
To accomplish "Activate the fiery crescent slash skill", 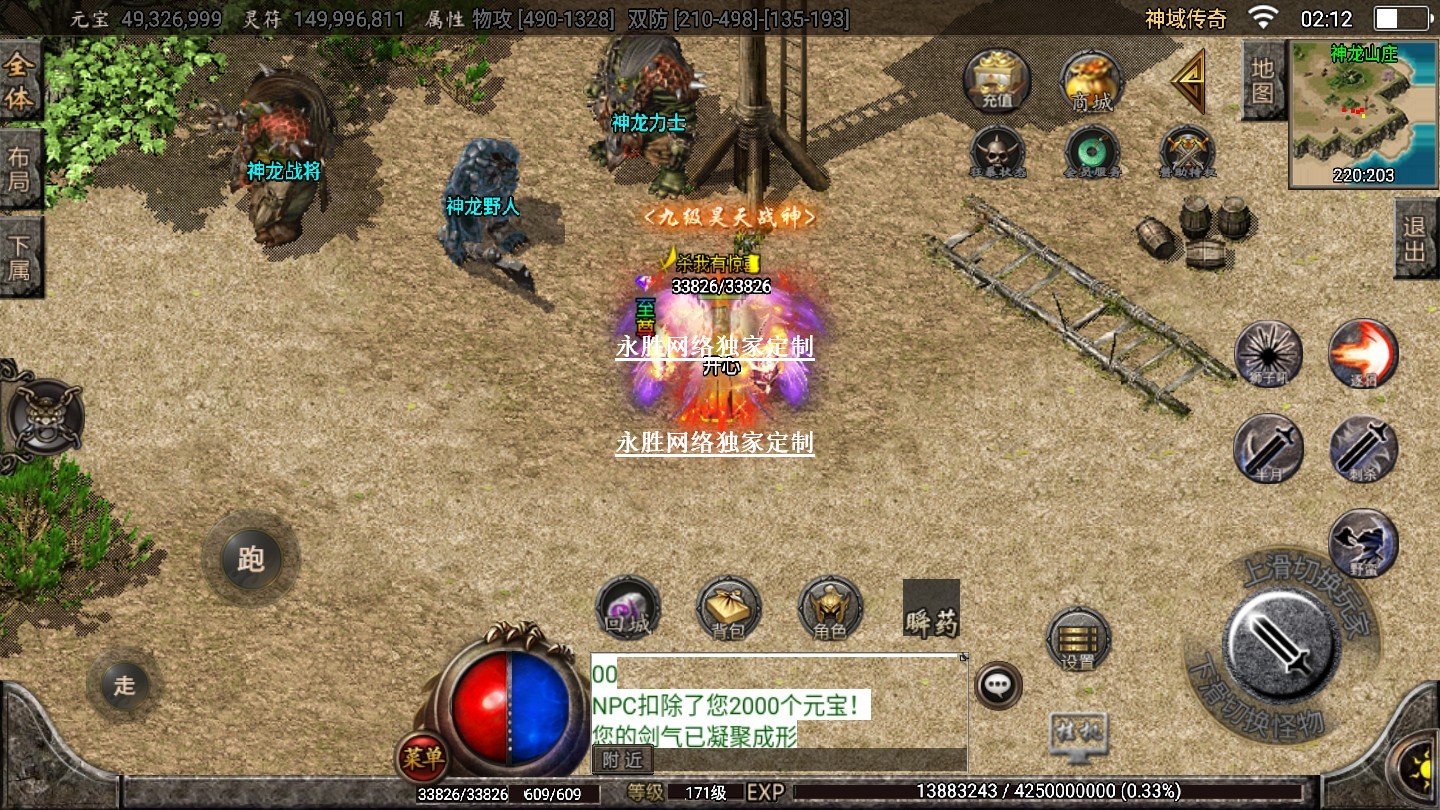I will 1362,353.
